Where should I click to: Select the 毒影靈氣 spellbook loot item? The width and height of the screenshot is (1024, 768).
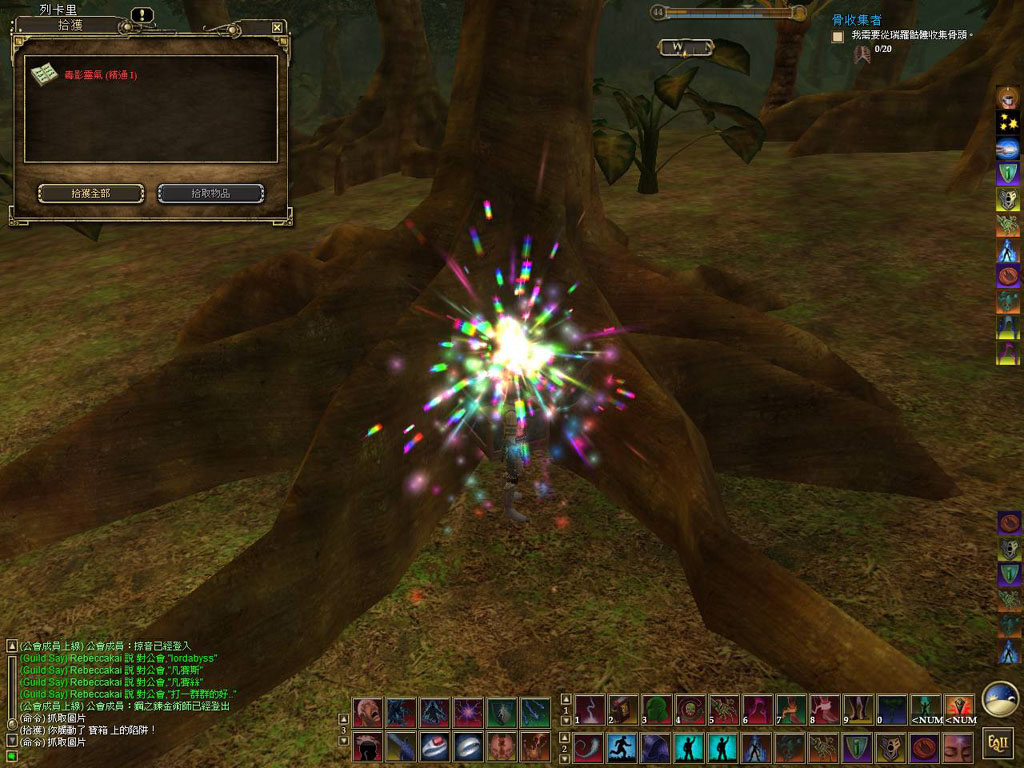pos(44,75)
